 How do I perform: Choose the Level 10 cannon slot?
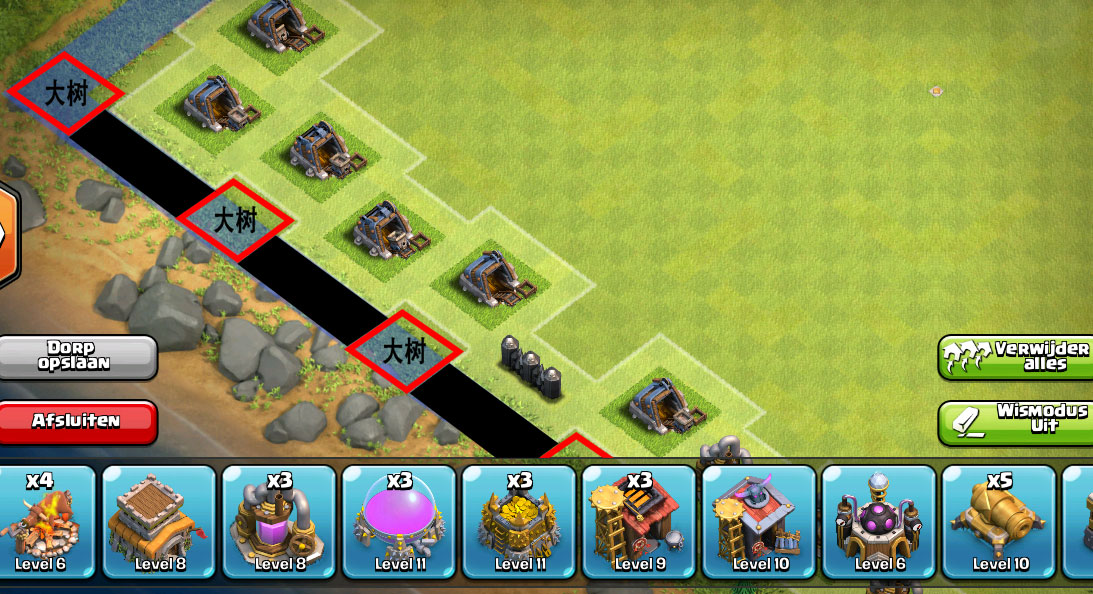[999, 521]
